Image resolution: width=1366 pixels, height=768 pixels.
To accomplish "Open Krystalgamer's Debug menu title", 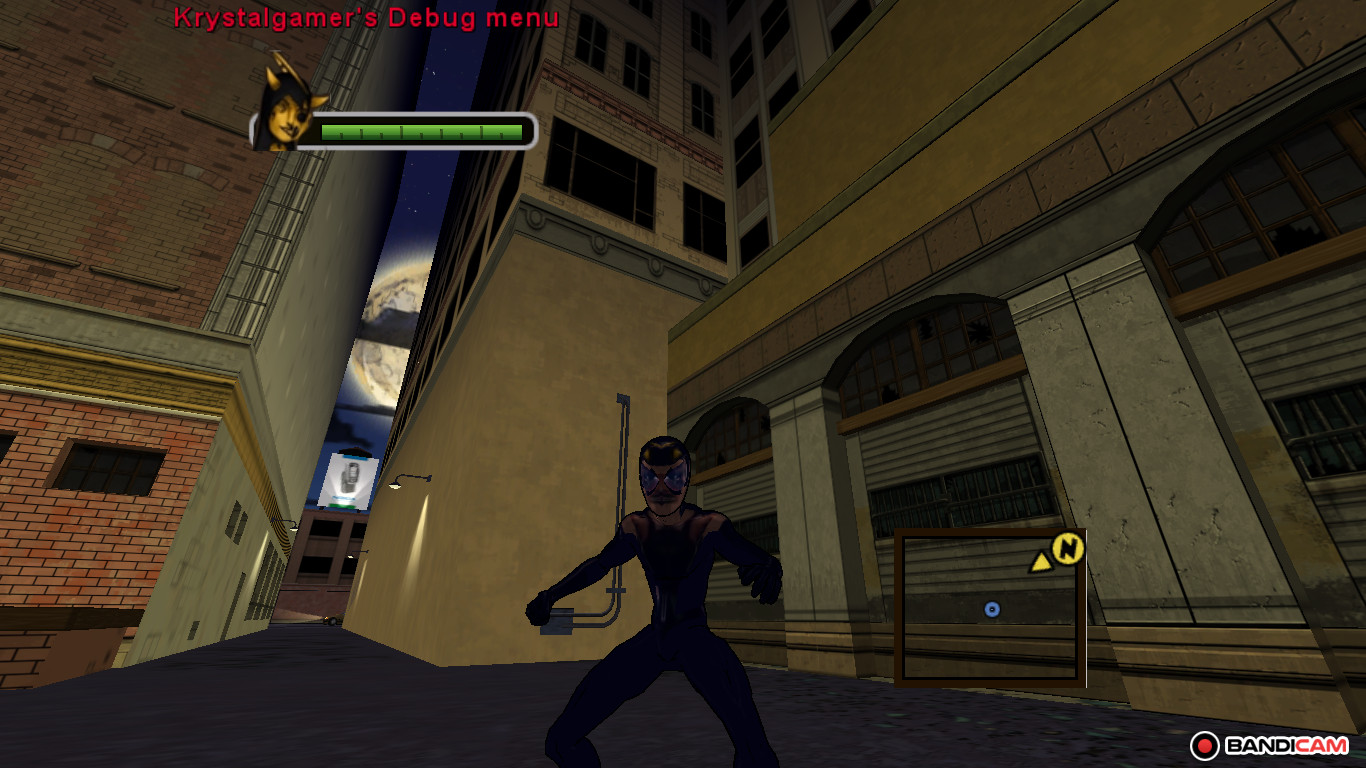I will coord(366,17).
